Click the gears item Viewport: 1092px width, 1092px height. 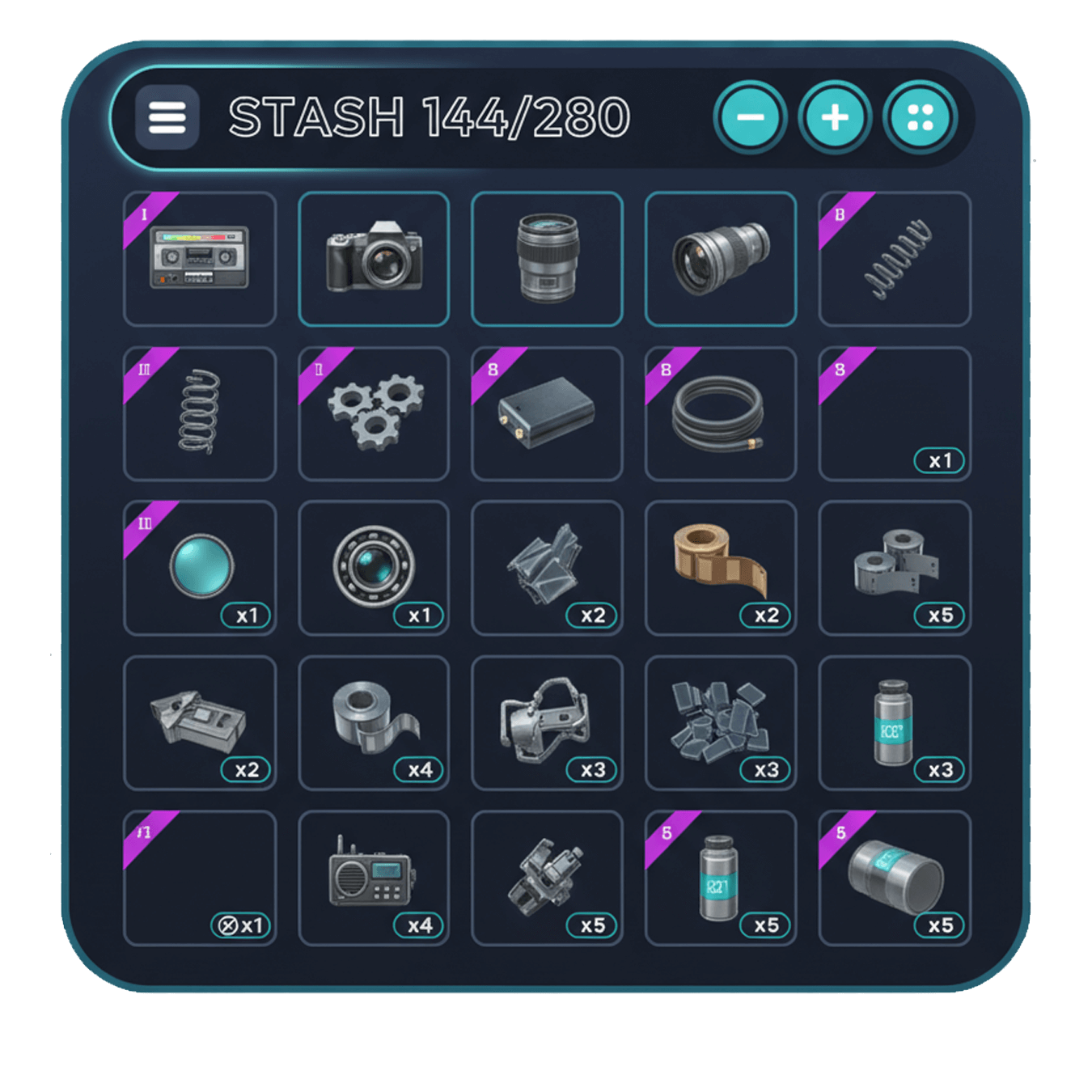374,413
